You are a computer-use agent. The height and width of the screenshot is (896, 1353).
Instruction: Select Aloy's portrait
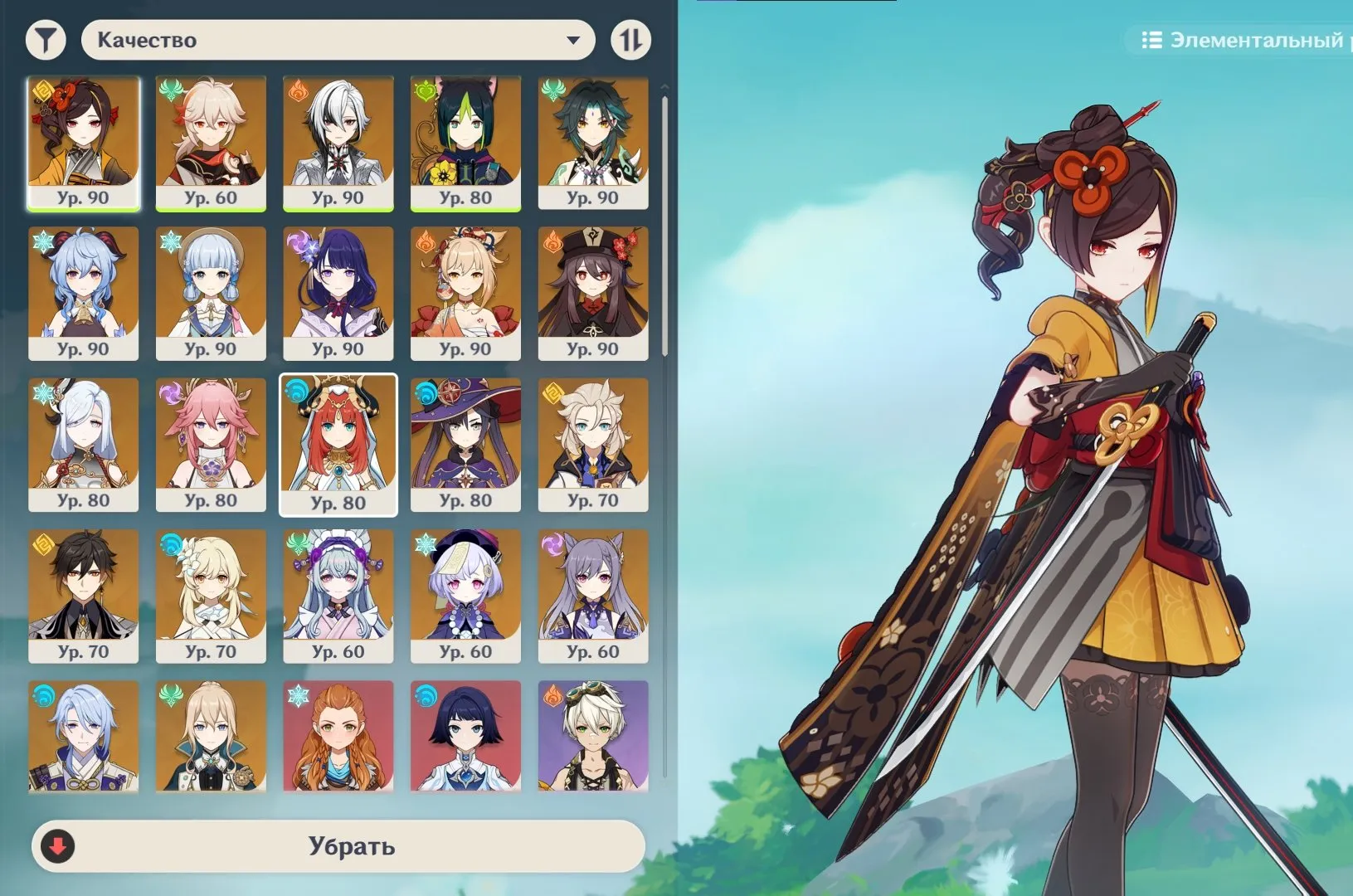click(x=338, y=737)
